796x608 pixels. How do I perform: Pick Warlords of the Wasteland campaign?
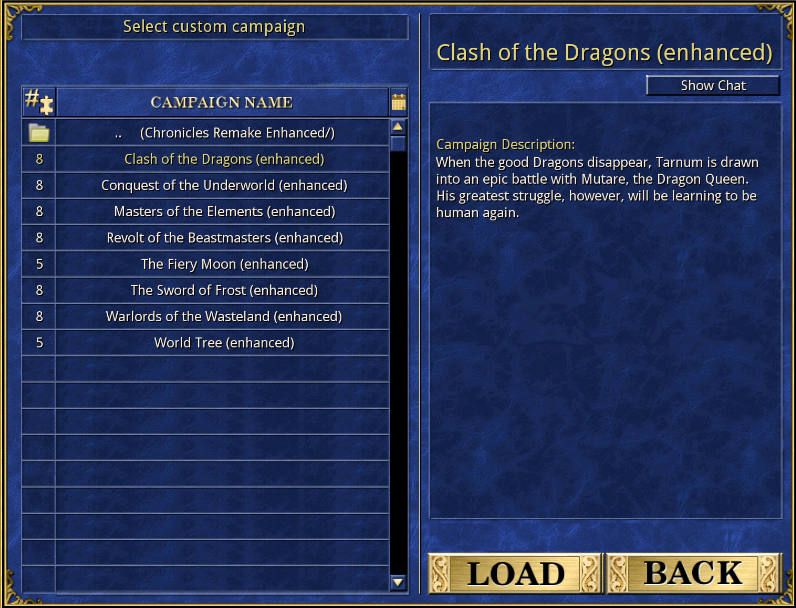coord(223,316)
